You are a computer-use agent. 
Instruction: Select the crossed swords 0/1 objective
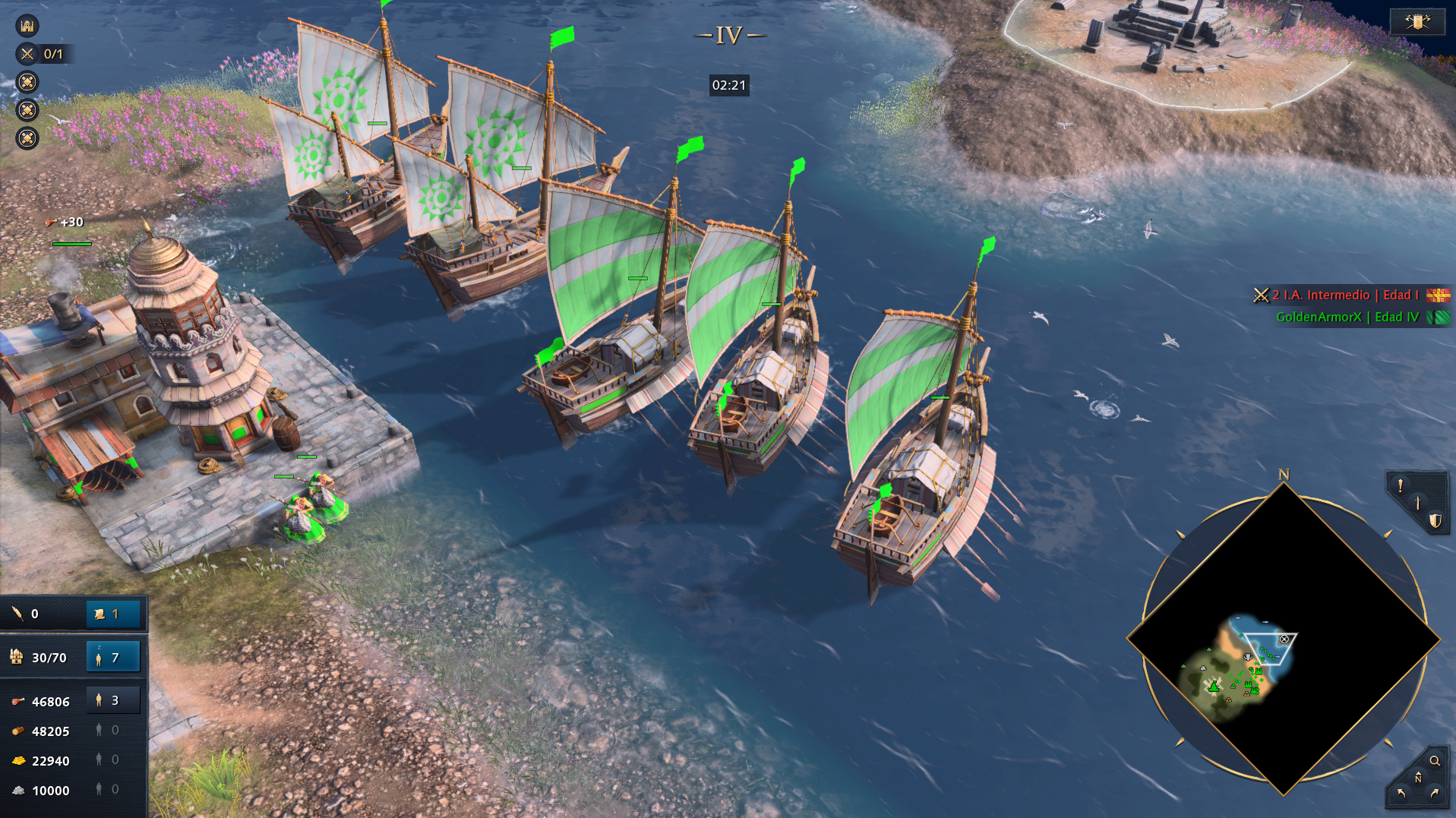pyautogui.click(x=42, y=54)
